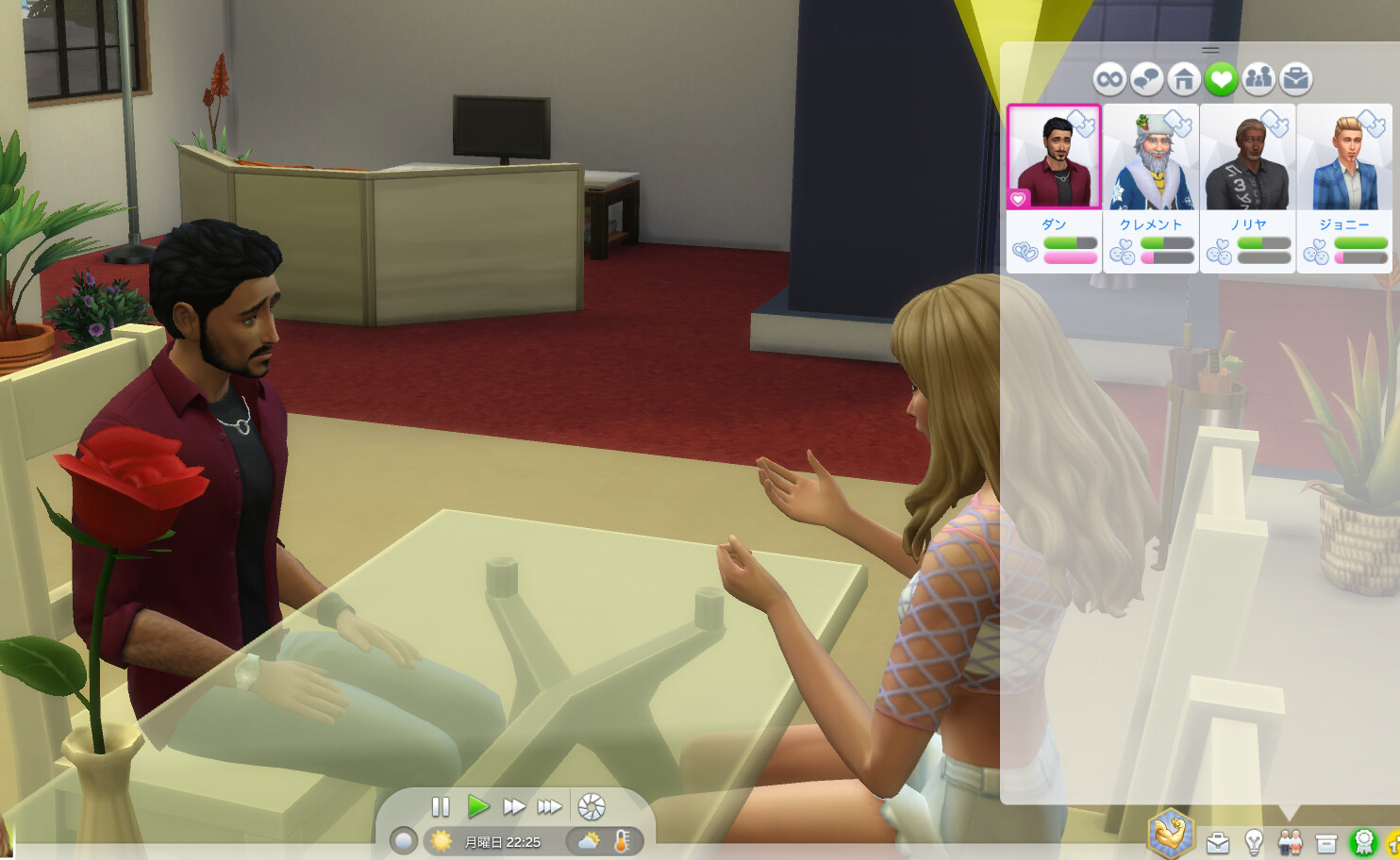The height and width of the screenshot is (860, 1400).
Task: Open the green ribbon aspiration panel
Action: tap(1363, 841)
